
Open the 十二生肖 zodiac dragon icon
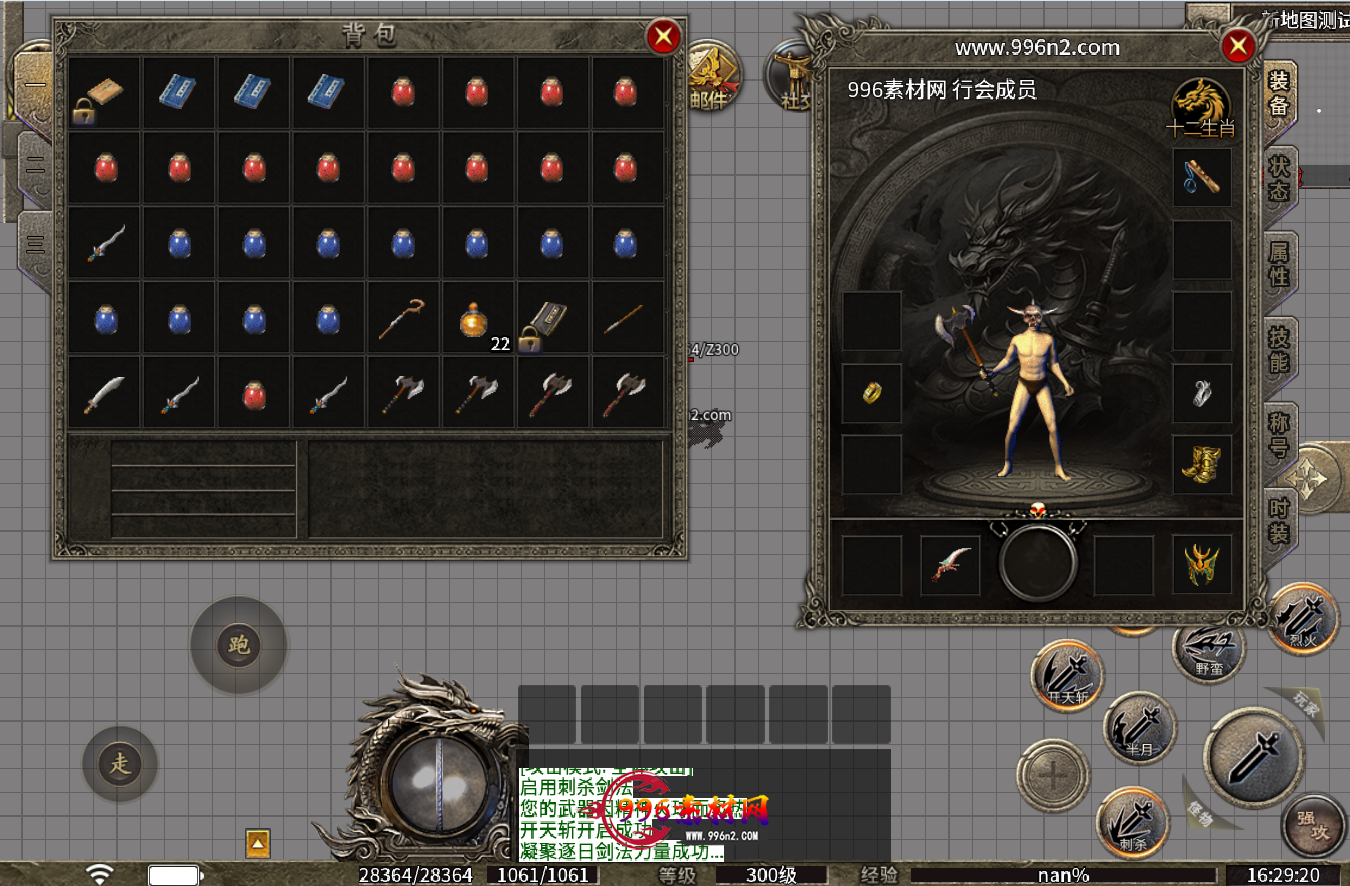tap(1201, 107)
